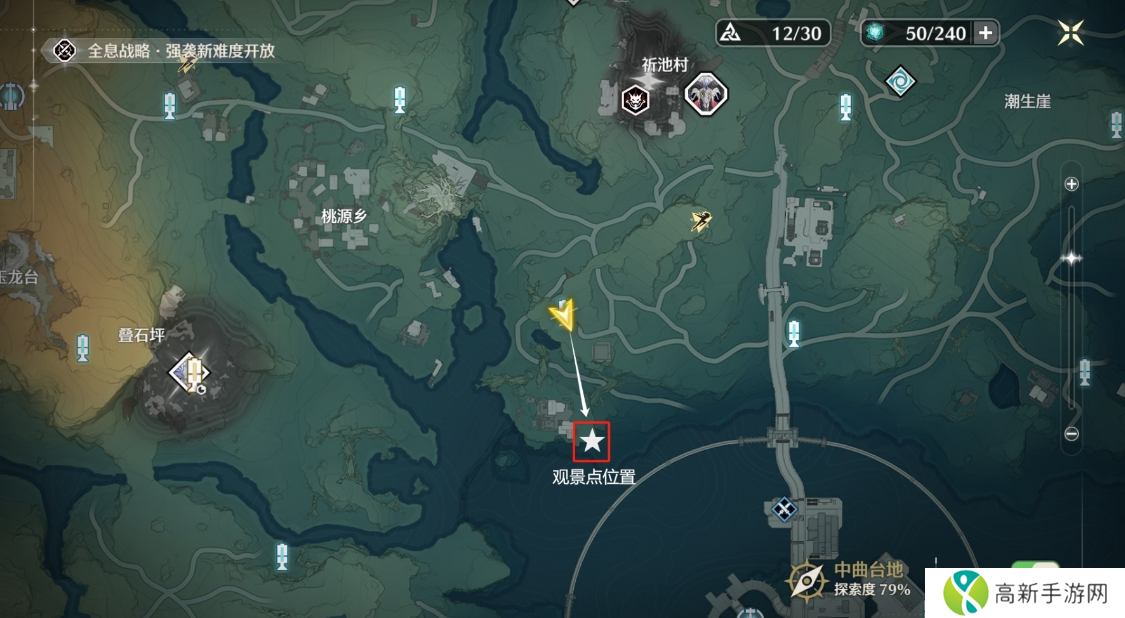This screenshot has height=618, width=1125.
Task: Choose the red demon-mask marker at 祈池村
Action: pyautogui.click(x=635, y=98)
